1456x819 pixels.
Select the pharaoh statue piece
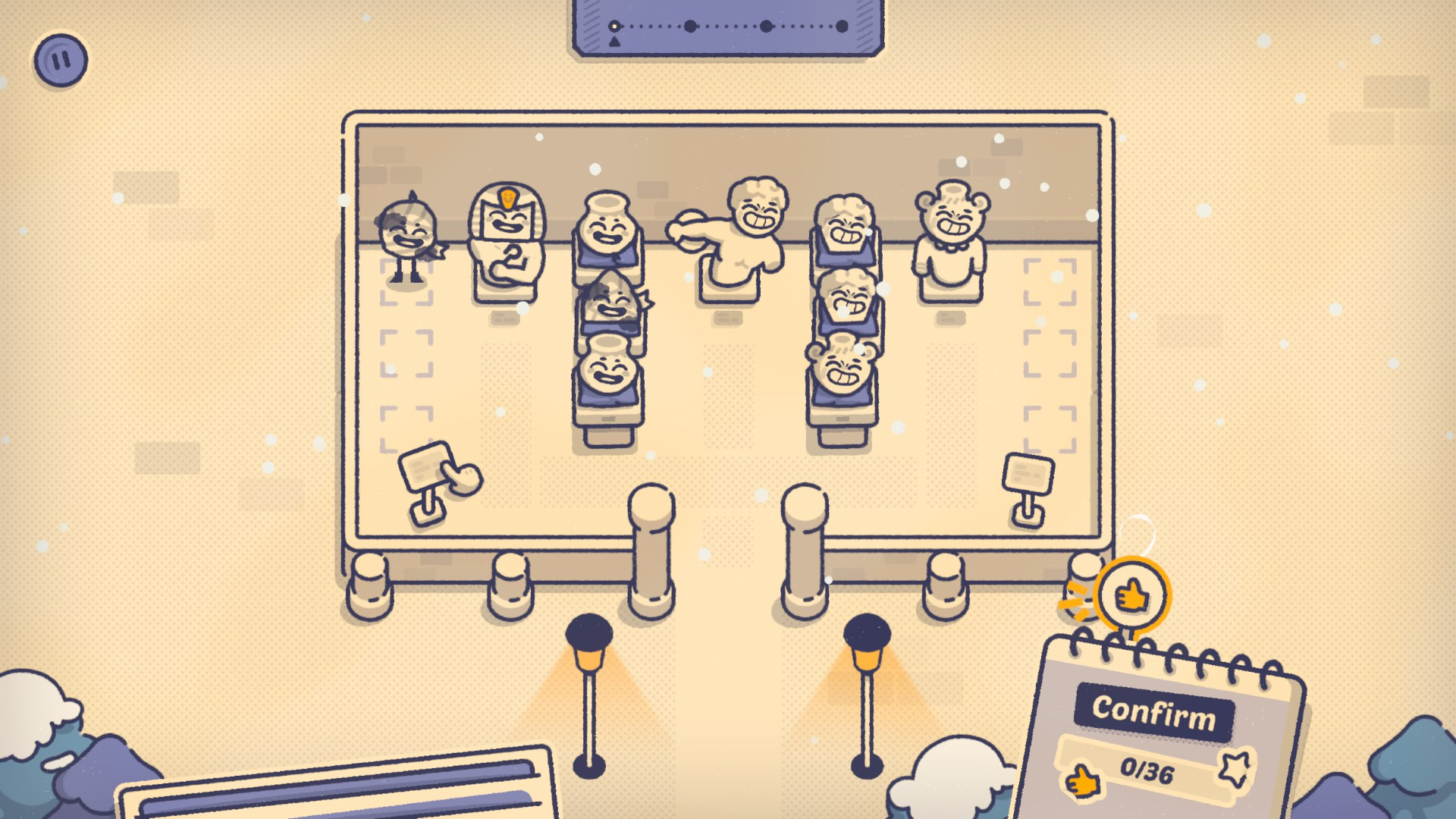click(506, 237)
